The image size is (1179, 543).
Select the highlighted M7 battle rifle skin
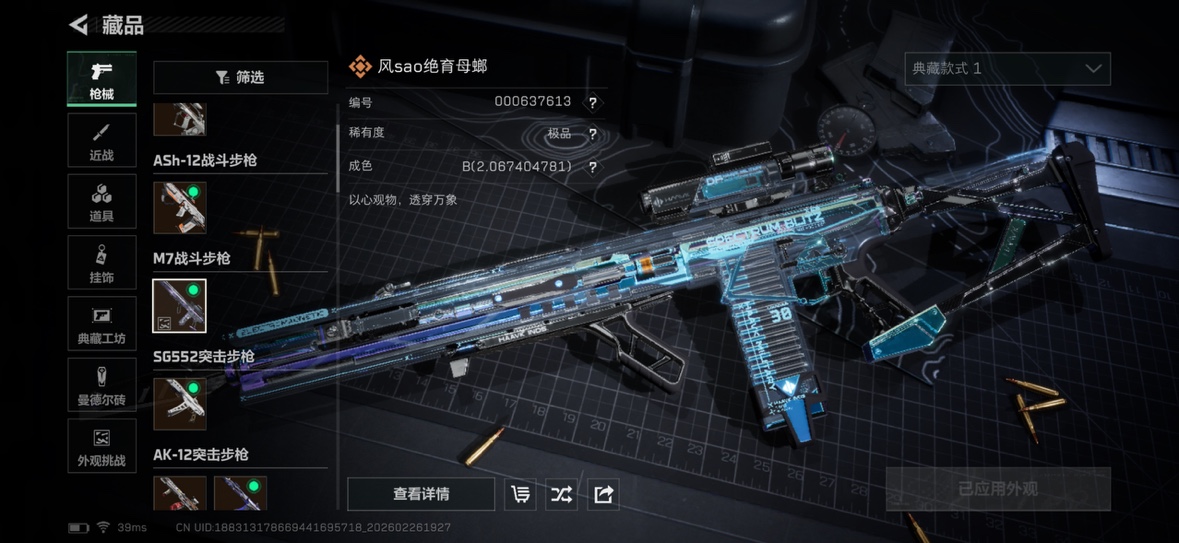point(180,305)
